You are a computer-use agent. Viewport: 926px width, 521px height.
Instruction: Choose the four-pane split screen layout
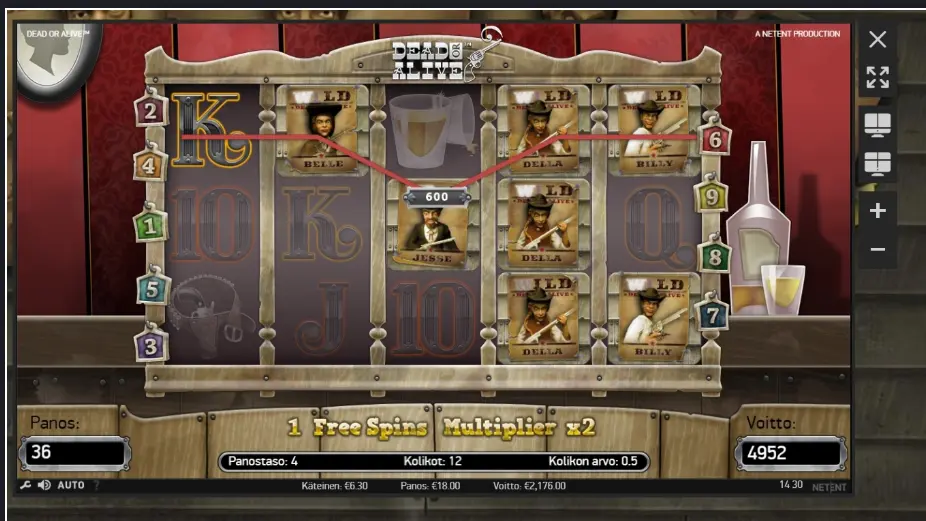[x=877, y=164]
